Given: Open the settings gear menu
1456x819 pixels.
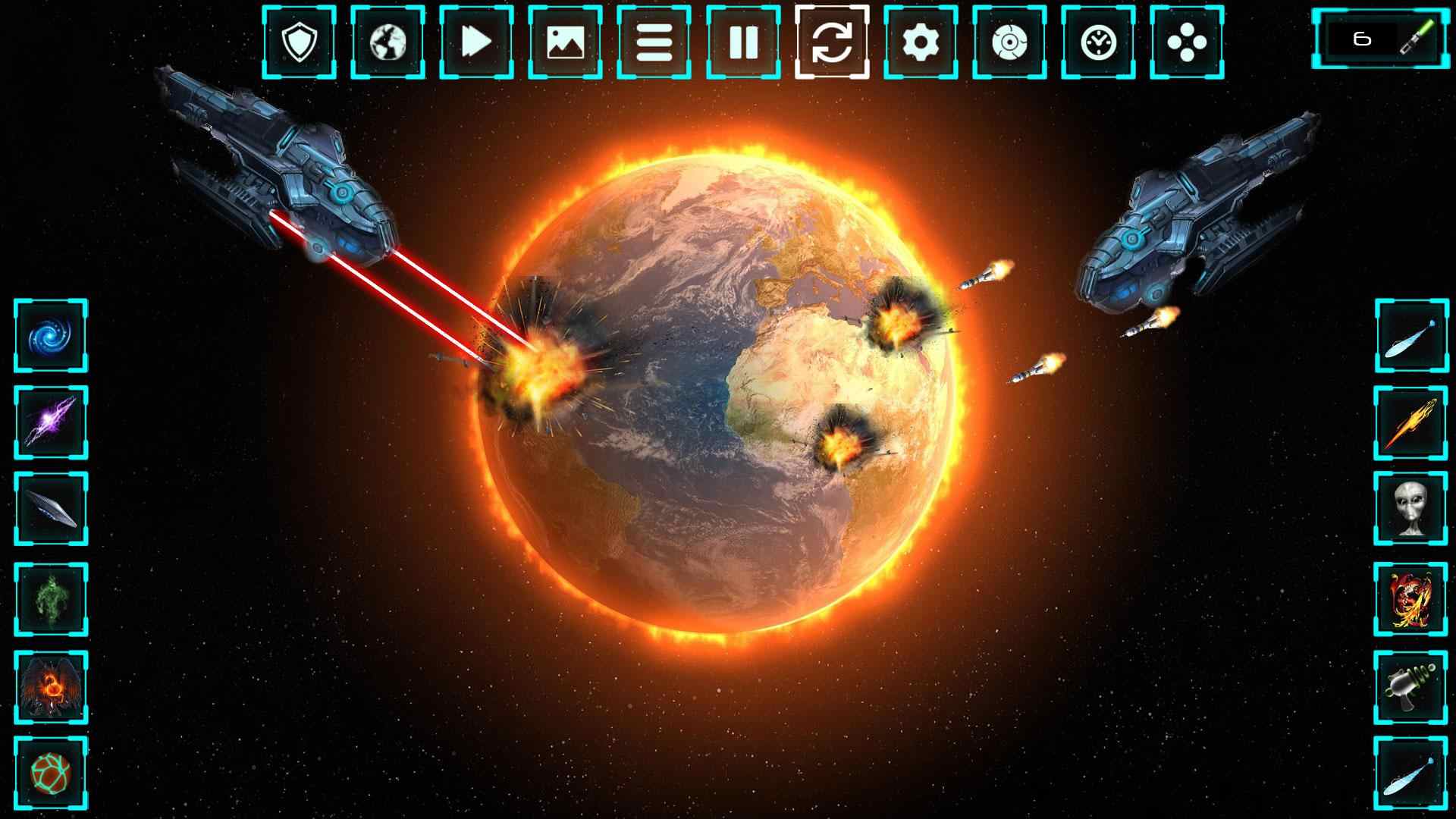Looking at the screenshot, I should pos(920,43).
